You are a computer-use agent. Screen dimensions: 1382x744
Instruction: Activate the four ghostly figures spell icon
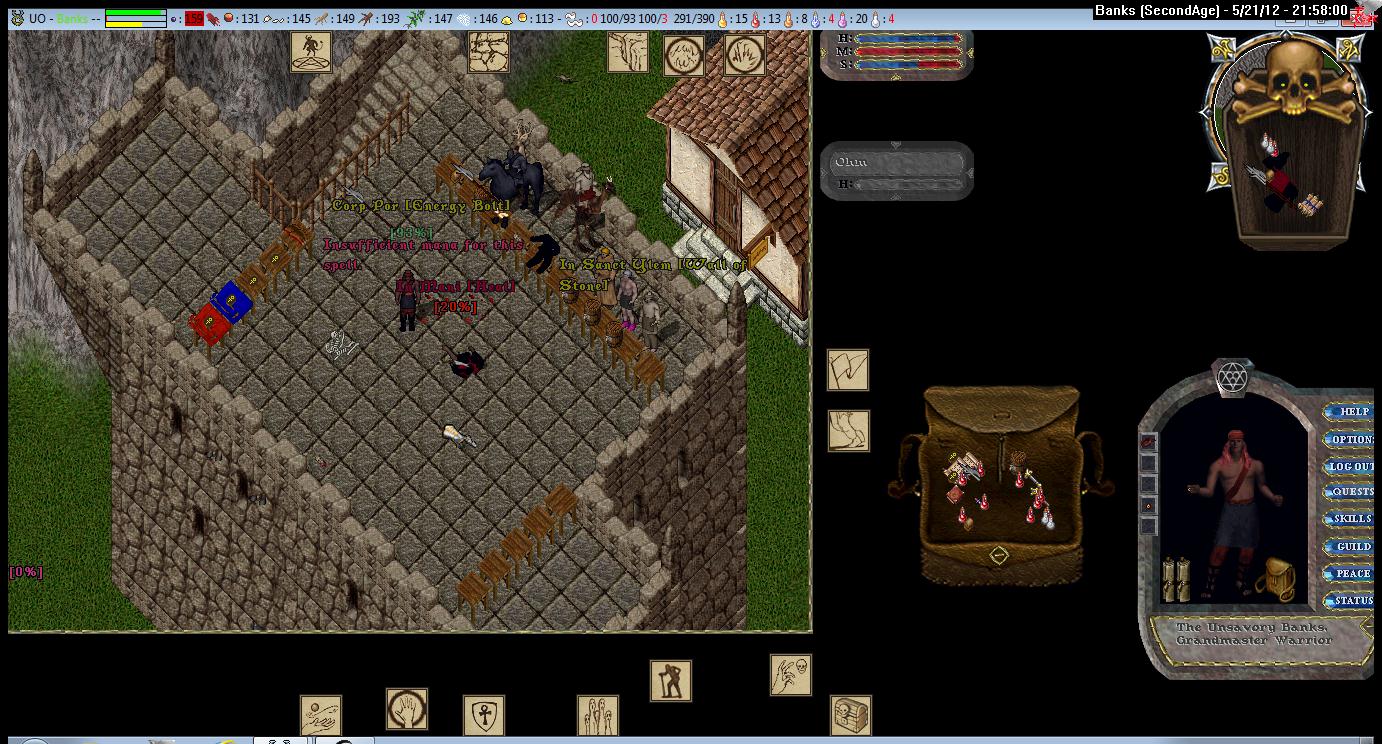pos(597,716)
